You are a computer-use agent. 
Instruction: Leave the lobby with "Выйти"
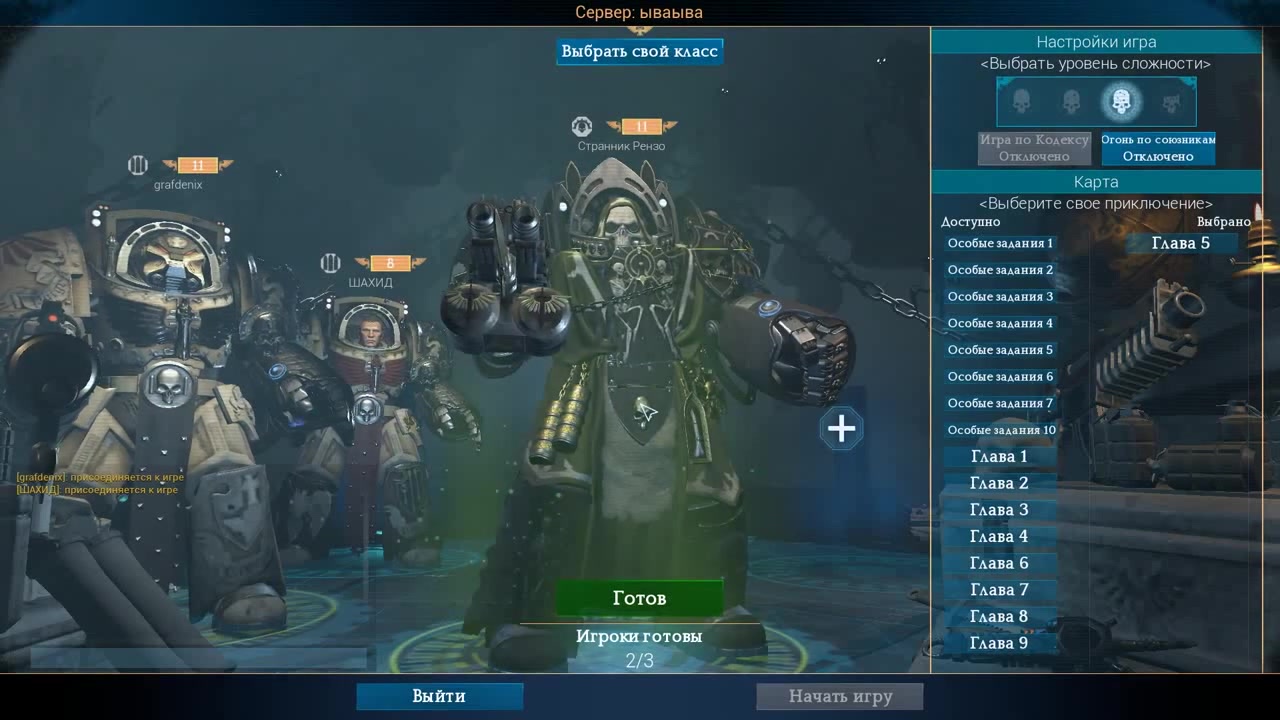click(x=439, y=696)
